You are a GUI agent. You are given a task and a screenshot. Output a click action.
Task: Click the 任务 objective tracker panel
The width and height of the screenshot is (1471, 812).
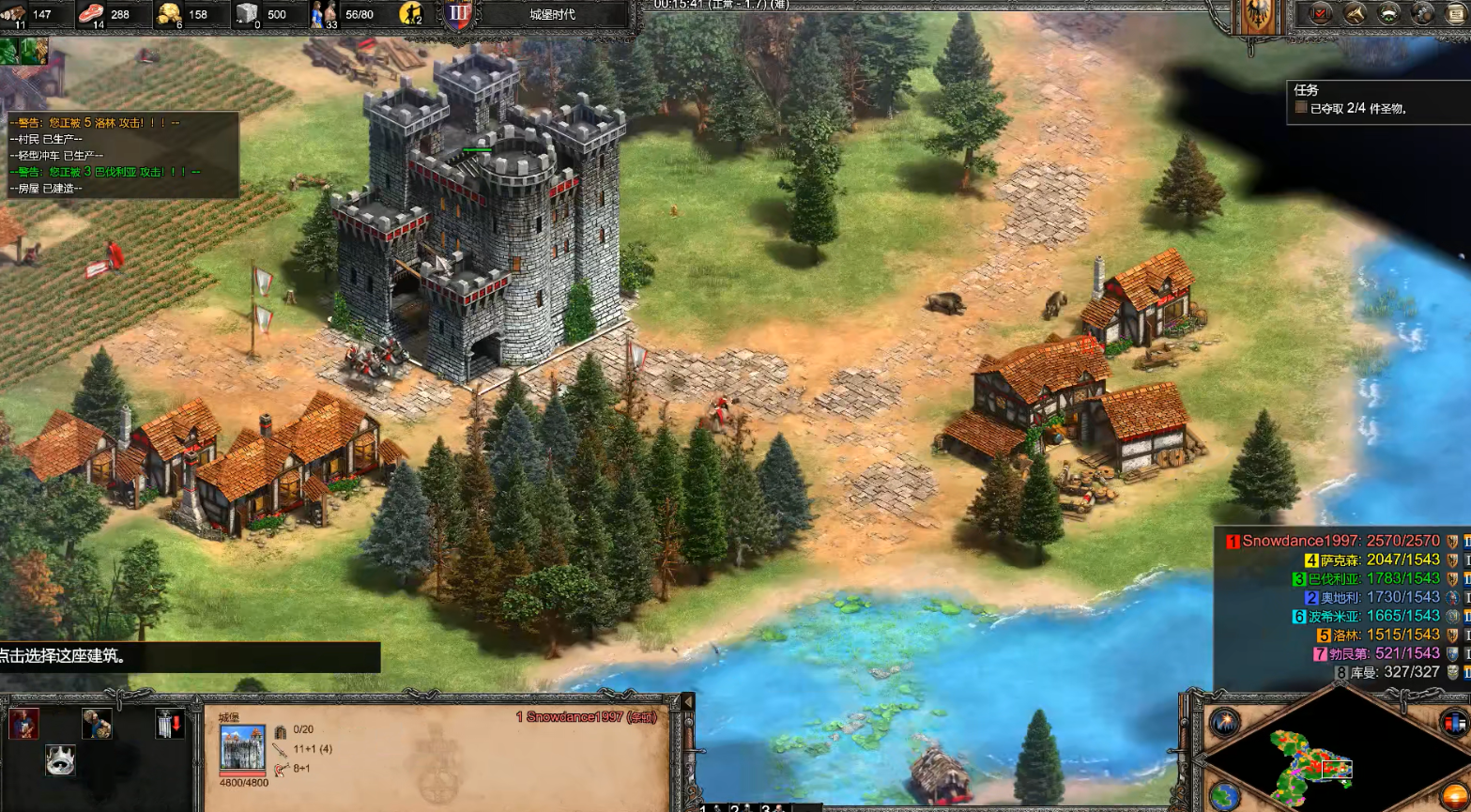tap(1375, 100)
